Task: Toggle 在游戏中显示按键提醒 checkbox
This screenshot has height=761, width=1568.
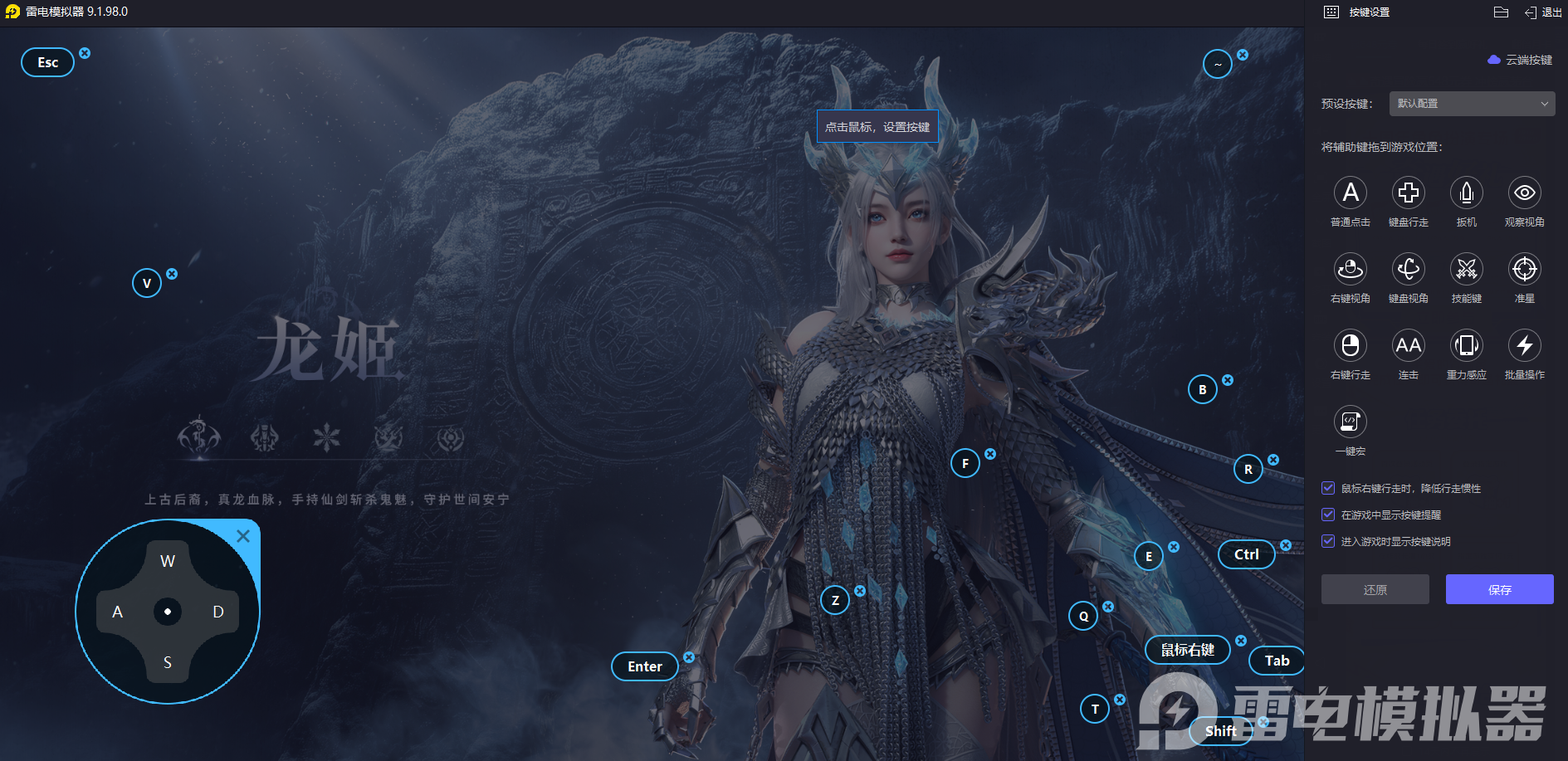Action: tap(1328, 515)
